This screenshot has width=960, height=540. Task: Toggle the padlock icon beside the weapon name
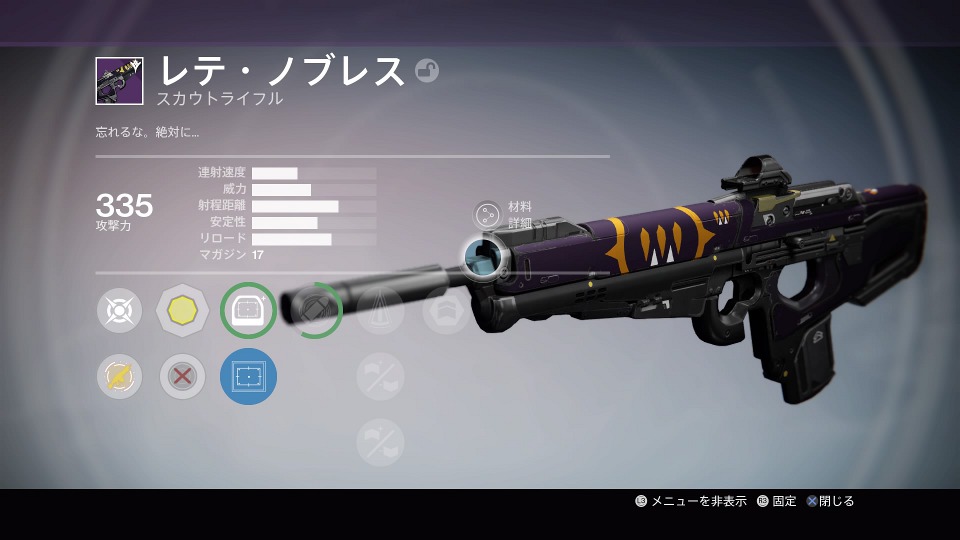[427, 71]
